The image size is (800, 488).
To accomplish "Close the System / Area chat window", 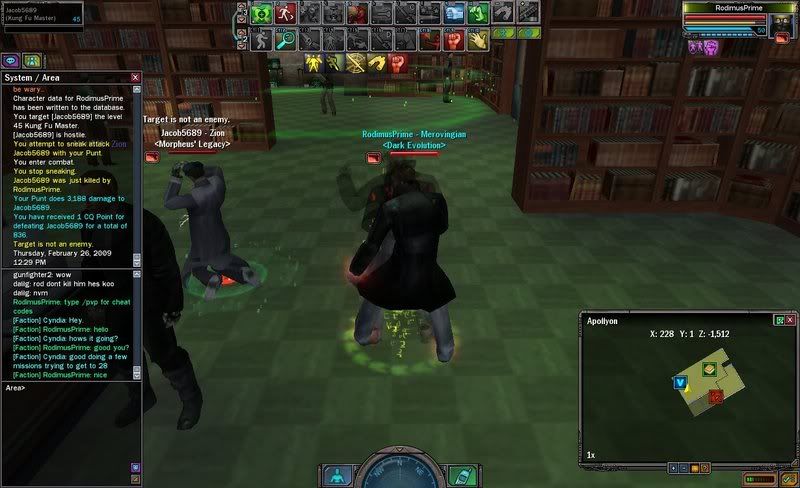I will click(x=135, y=77).
